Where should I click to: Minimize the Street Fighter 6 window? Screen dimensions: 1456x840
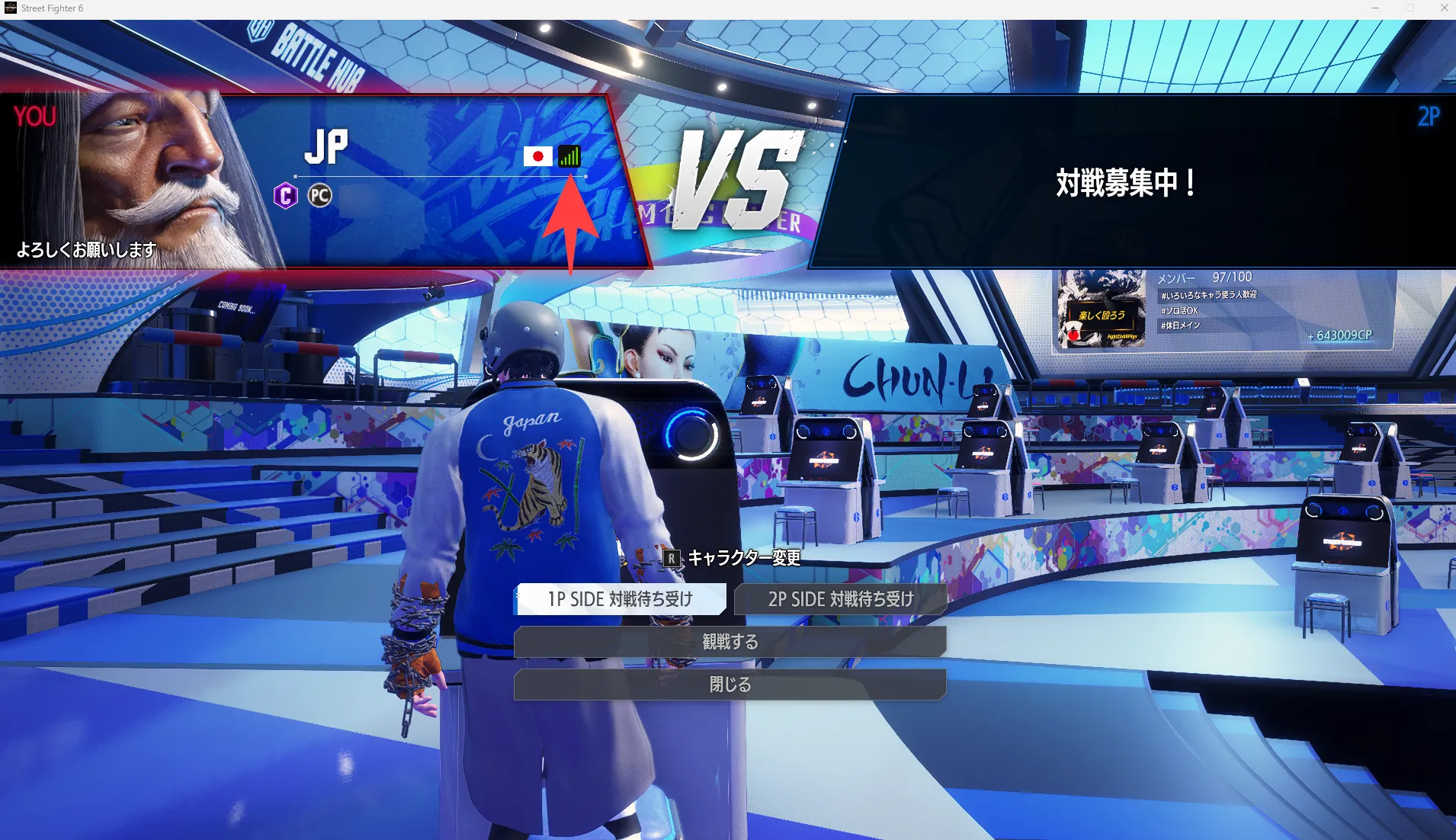(1375, 8)
